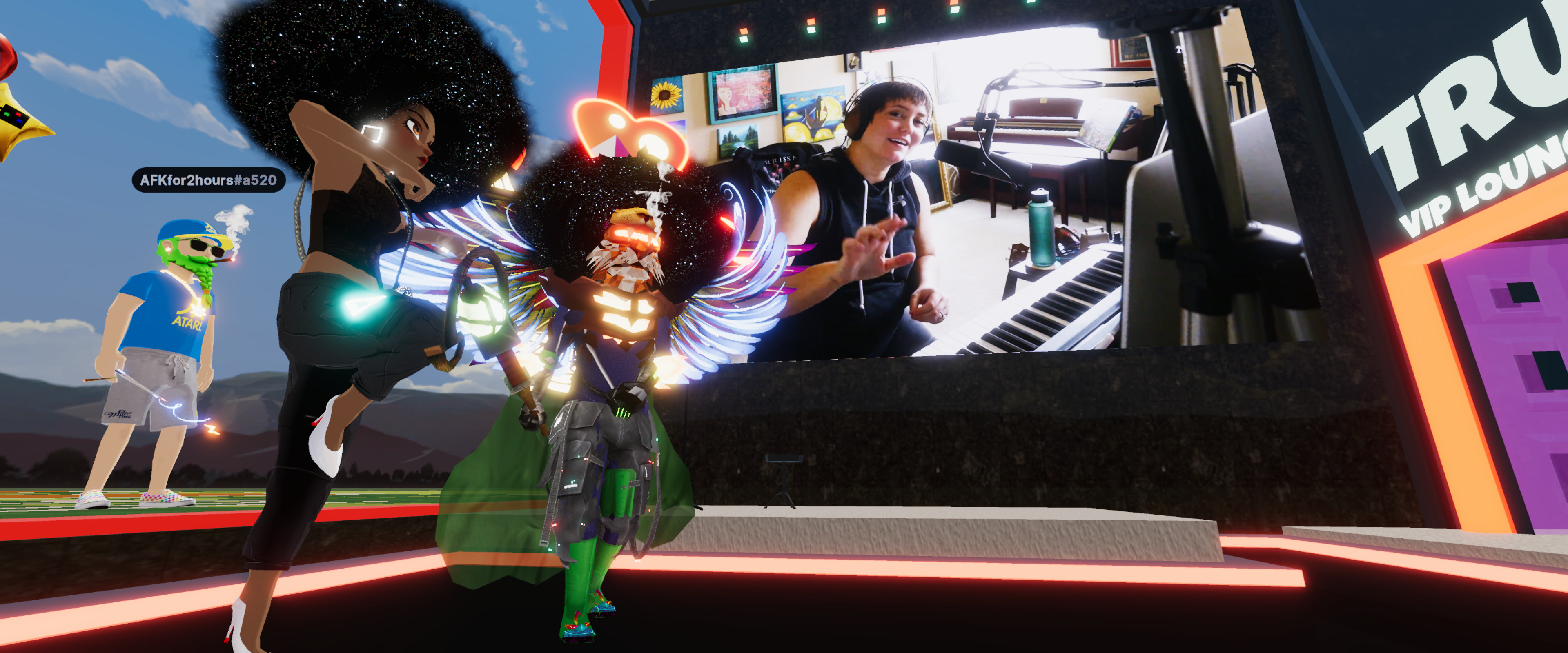Select the AFKfor2hours#a520 player name tag
Viewport: 1568px width, 653px height.
tap(208, 180)
